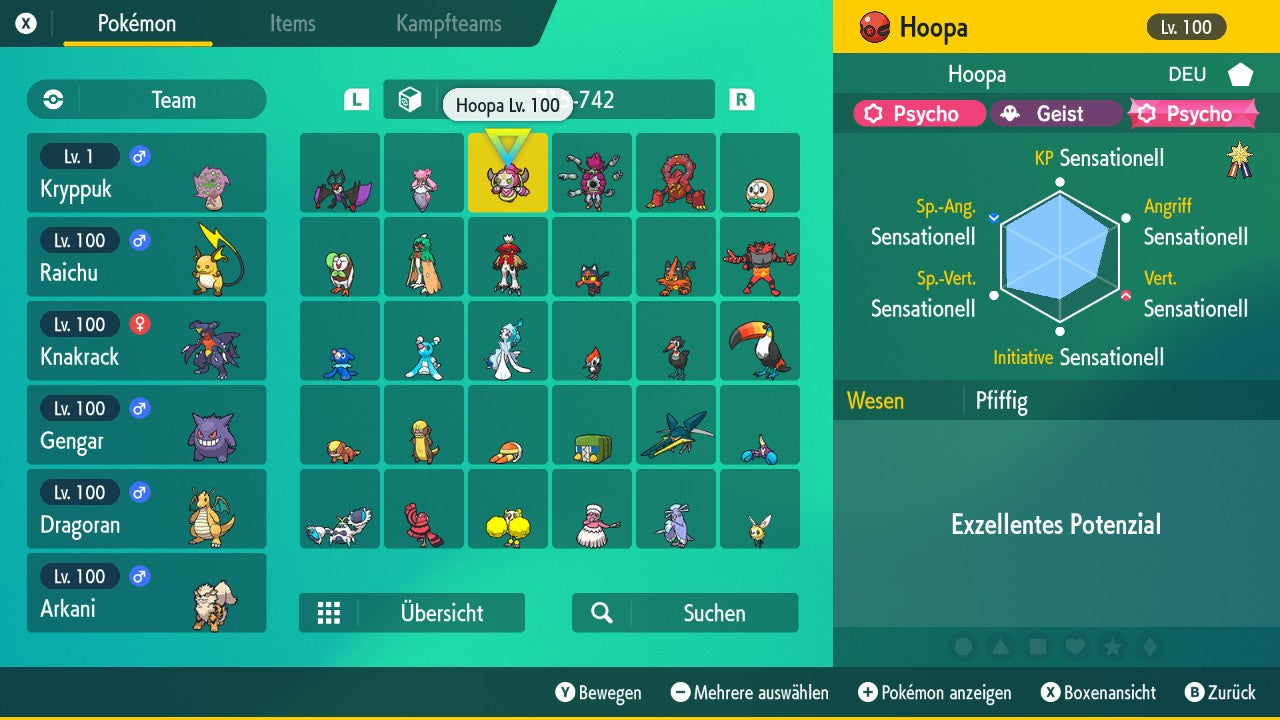Toggle the heart marking on Hoopa
Screen dimensions: 1280x720
1075,647
